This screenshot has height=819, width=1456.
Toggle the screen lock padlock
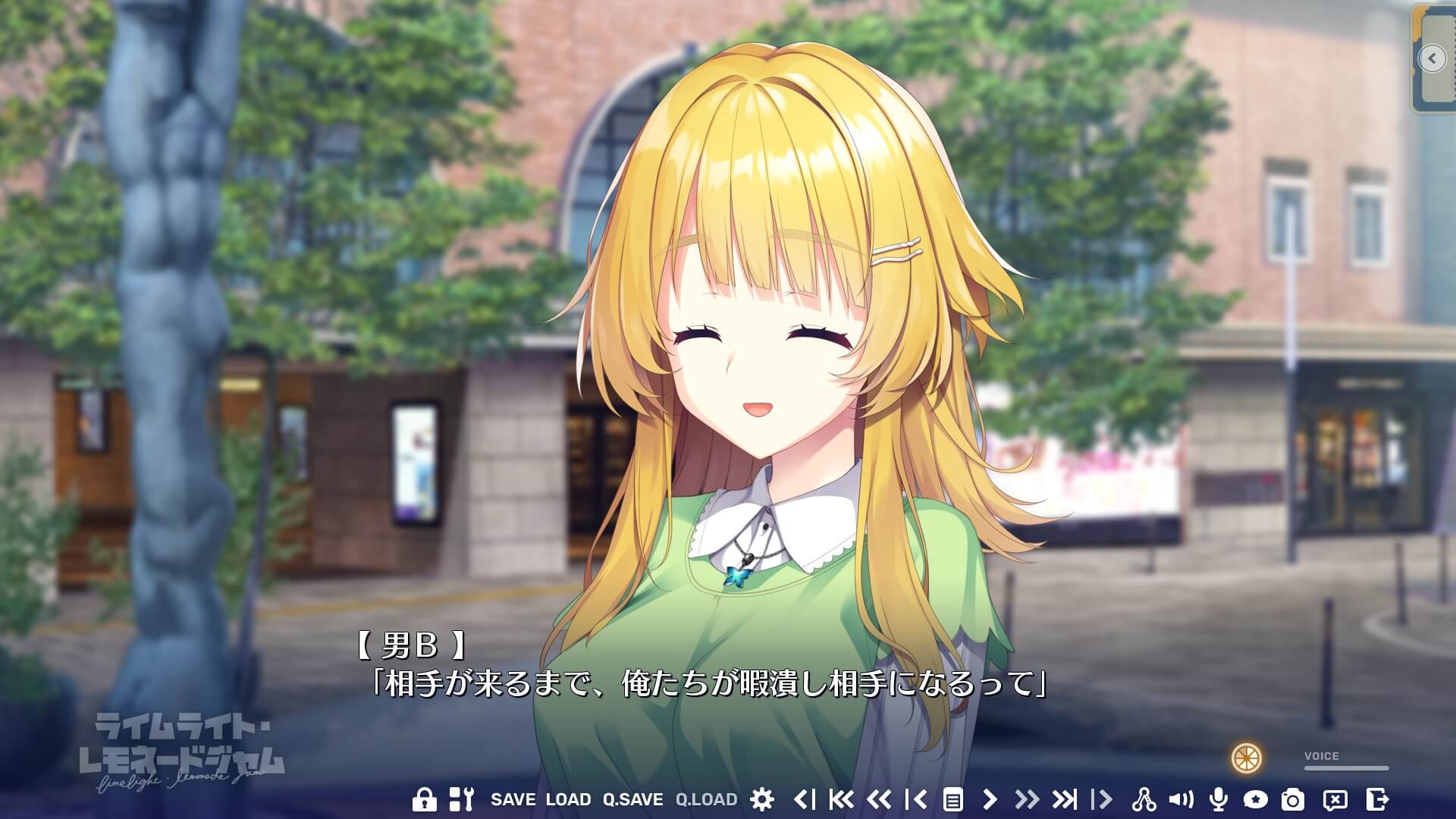click(426, 799)
